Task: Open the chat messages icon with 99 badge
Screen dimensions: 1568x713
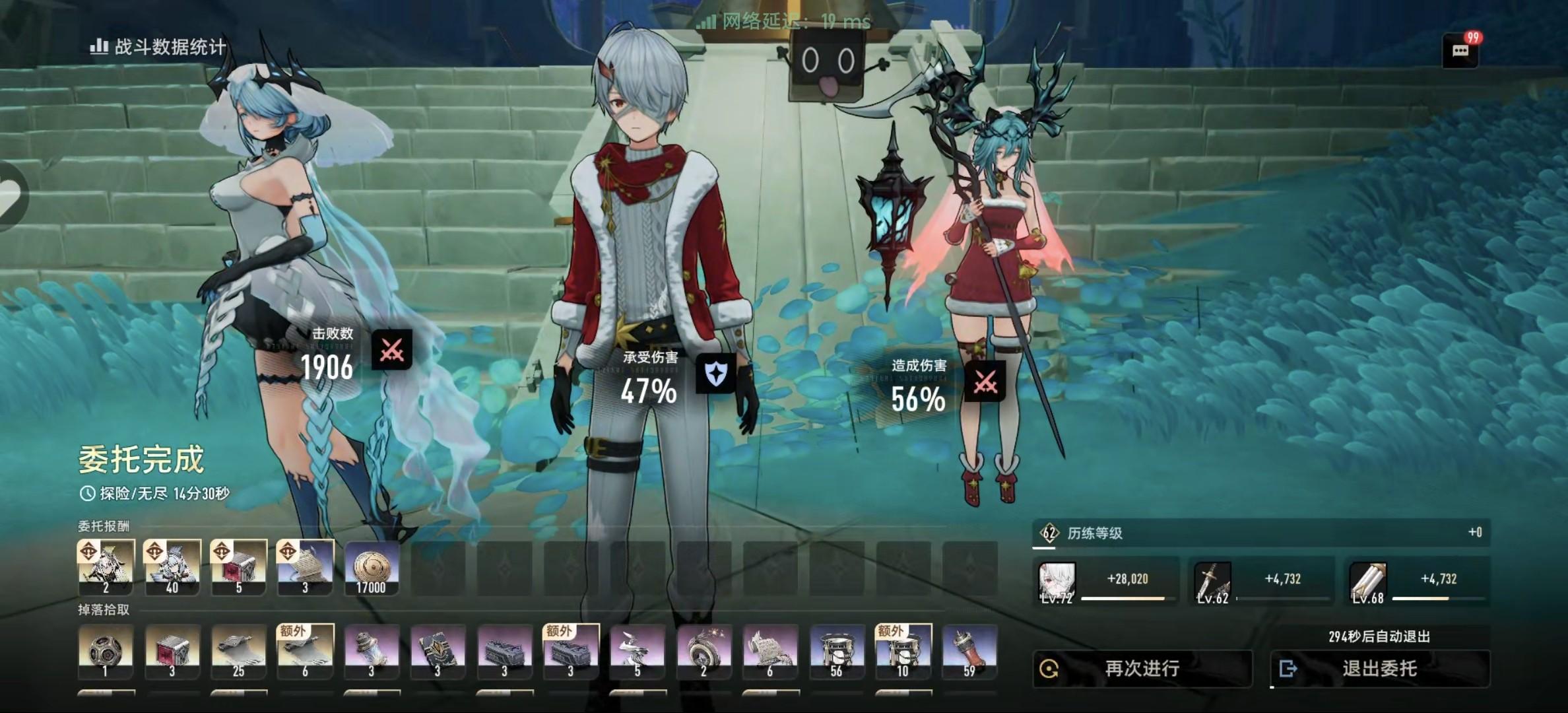Action: 1460,51
